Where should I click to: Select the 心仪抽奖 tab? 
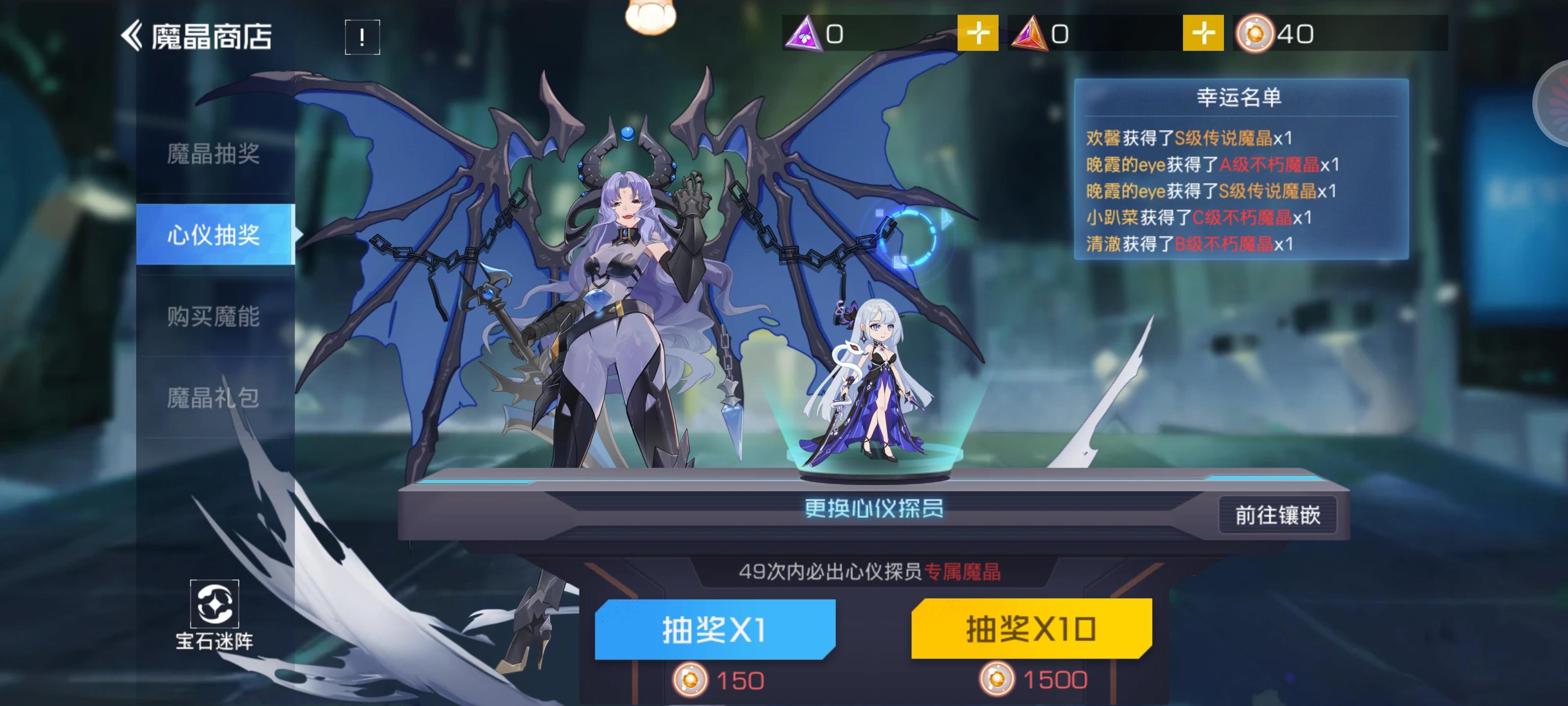pos(214,235)
